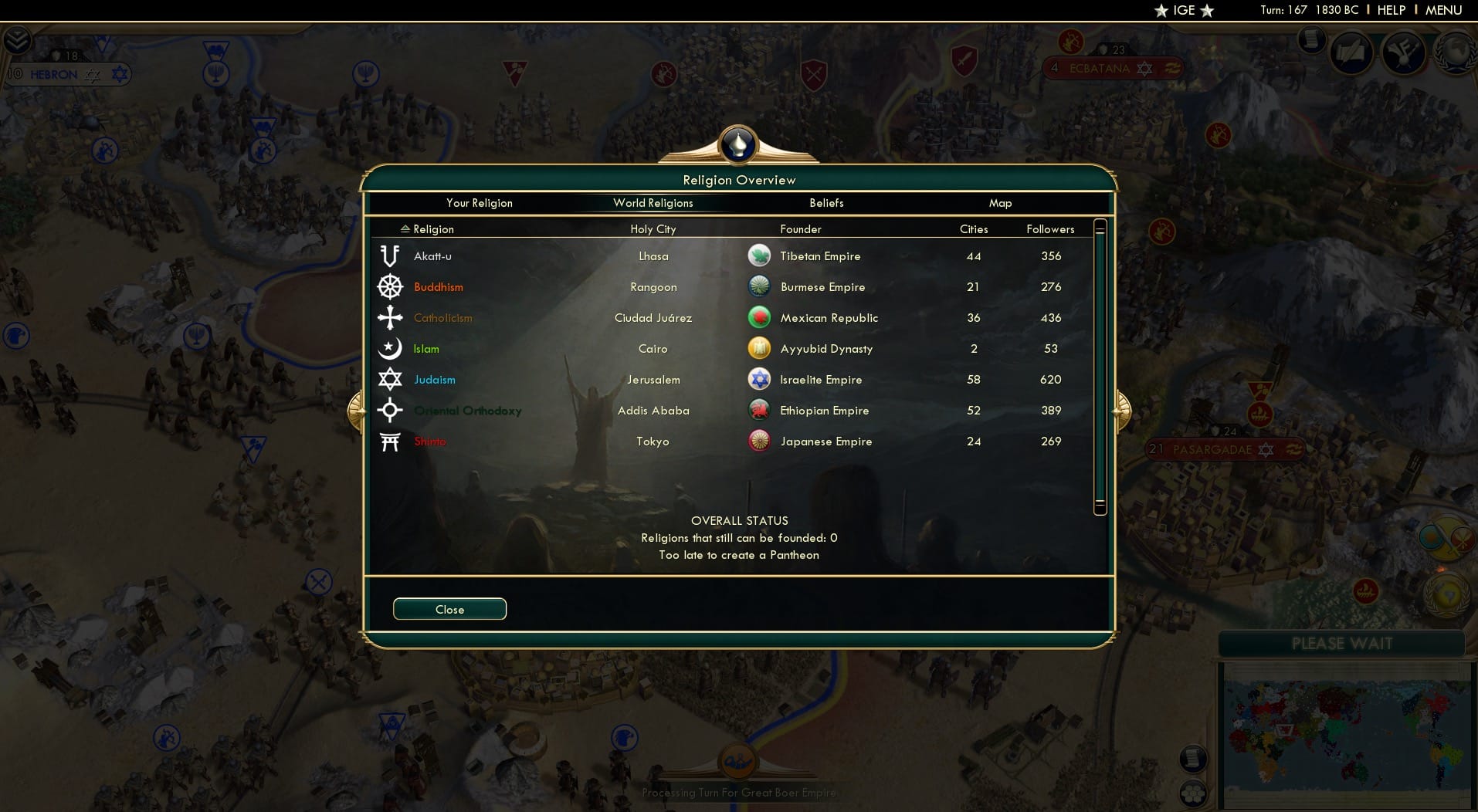Switch to the Beliefs tab

tap(825, 203)
